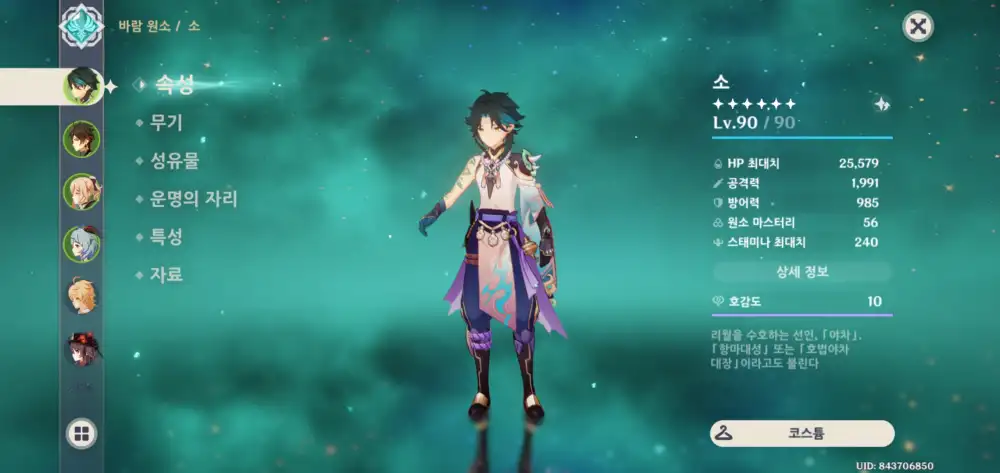Go to the 특성 (Talents) tab
Image resolution: width=1000 pixels, height=473 pixels.
(165, 237)
